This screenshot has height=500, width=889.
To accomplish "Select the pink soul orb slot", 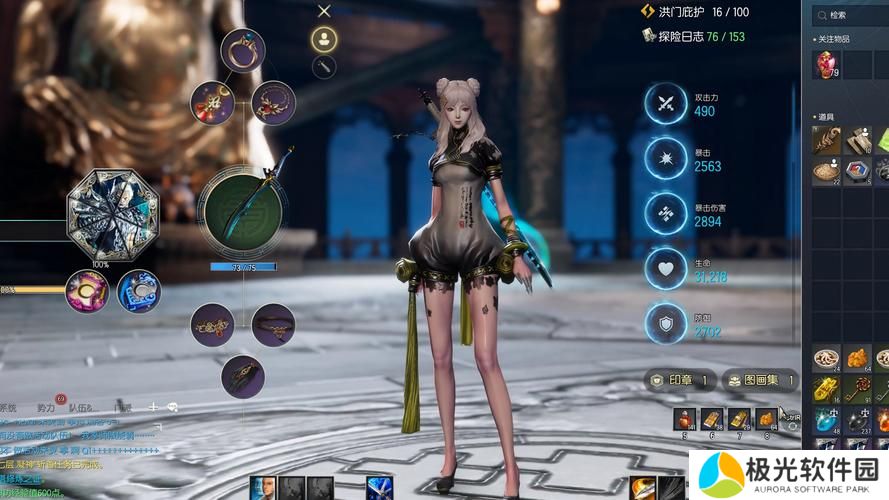I will [87, 292].
